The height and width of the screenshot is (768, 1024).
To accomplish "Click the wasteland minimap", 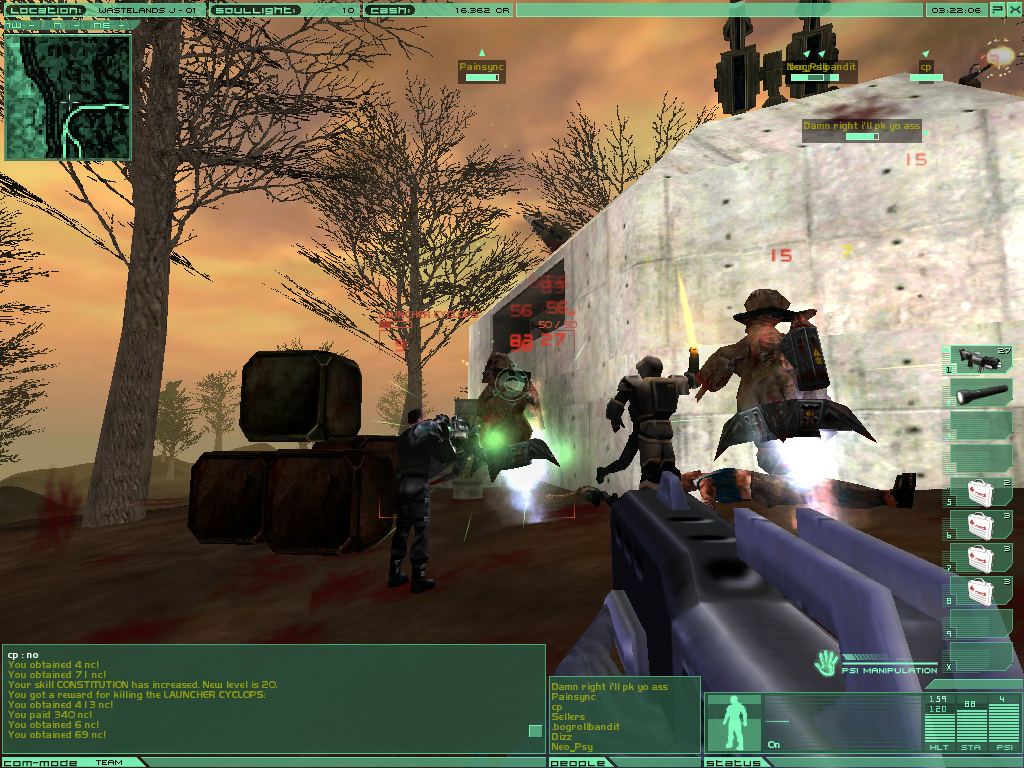I will tap(68, 97).
